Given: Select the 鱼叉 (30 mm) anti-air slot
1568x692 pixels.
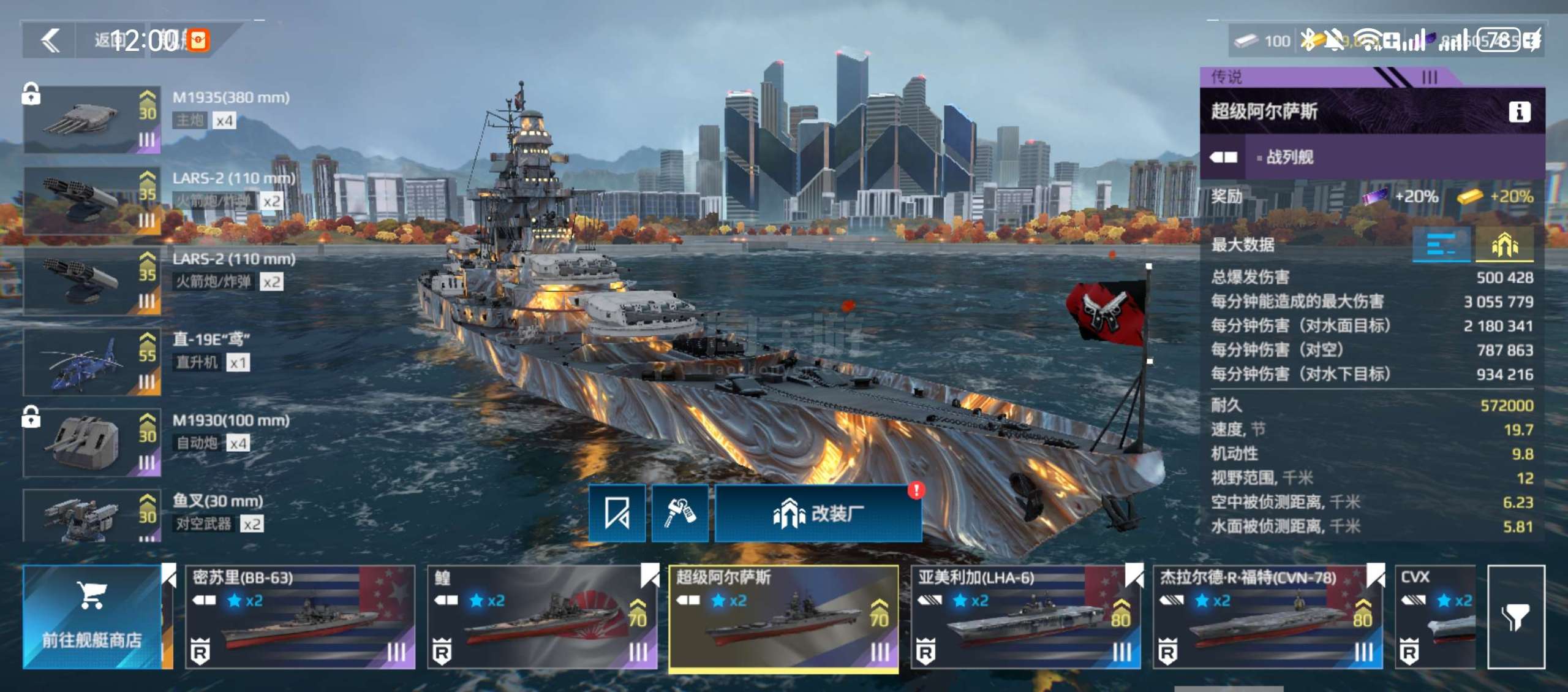Looking at the screenshot, I should (x=92, y=516).
